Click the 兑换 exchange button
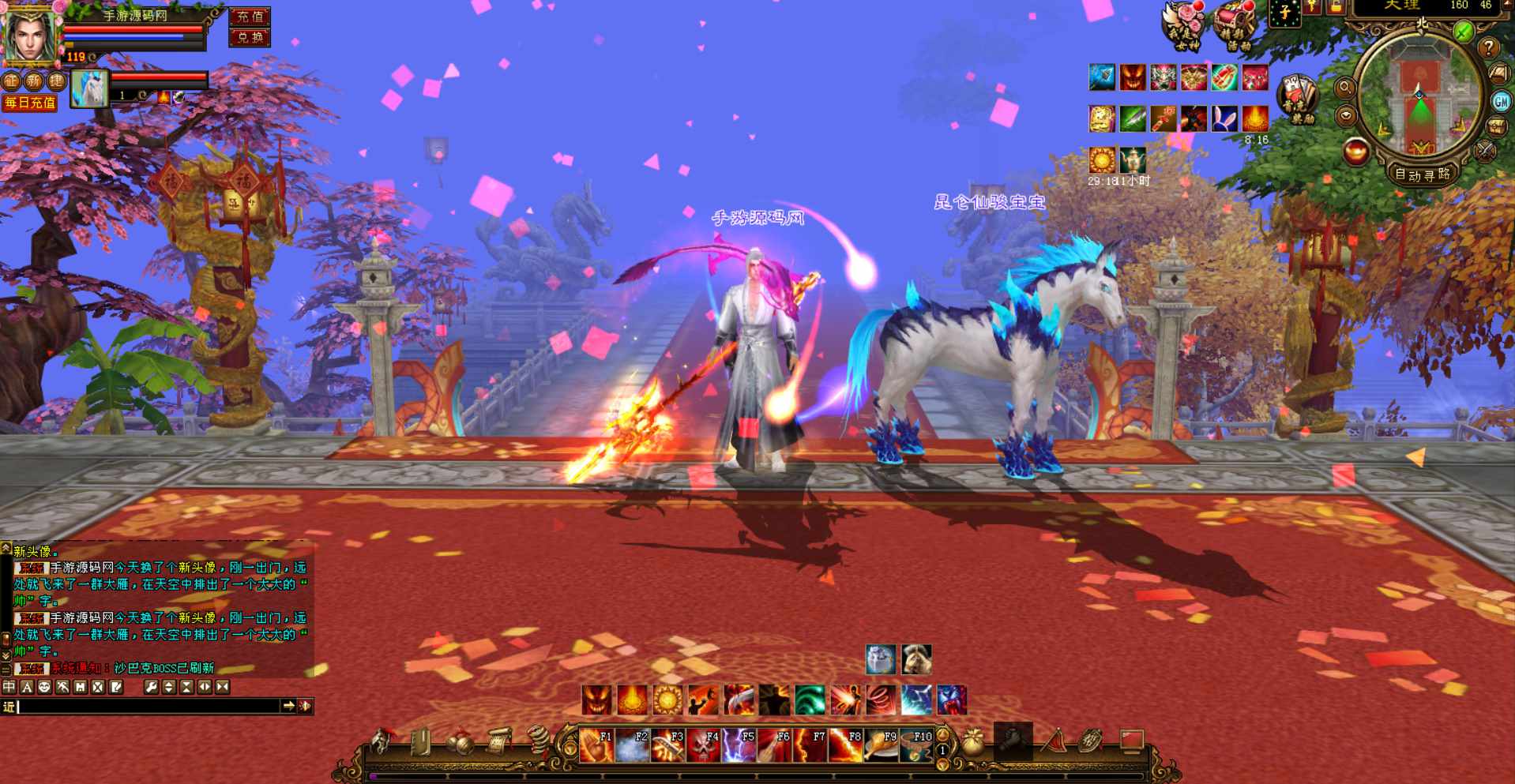The image size is (1515, 784). coord(250,37)
